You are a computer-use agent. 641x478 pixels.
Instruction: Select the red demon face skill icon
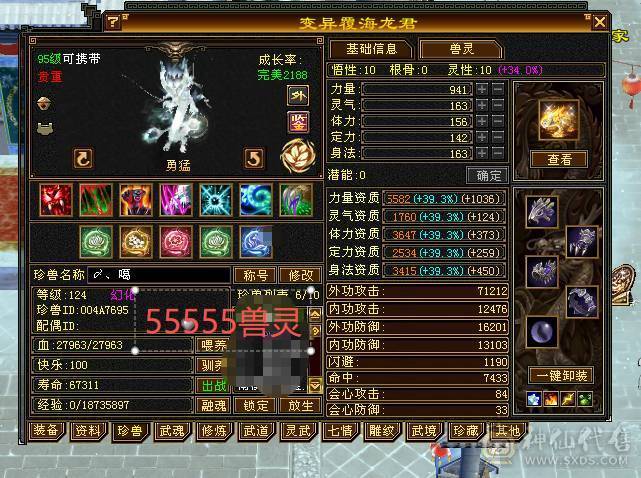pyautogui.click(x=55, y=199)
